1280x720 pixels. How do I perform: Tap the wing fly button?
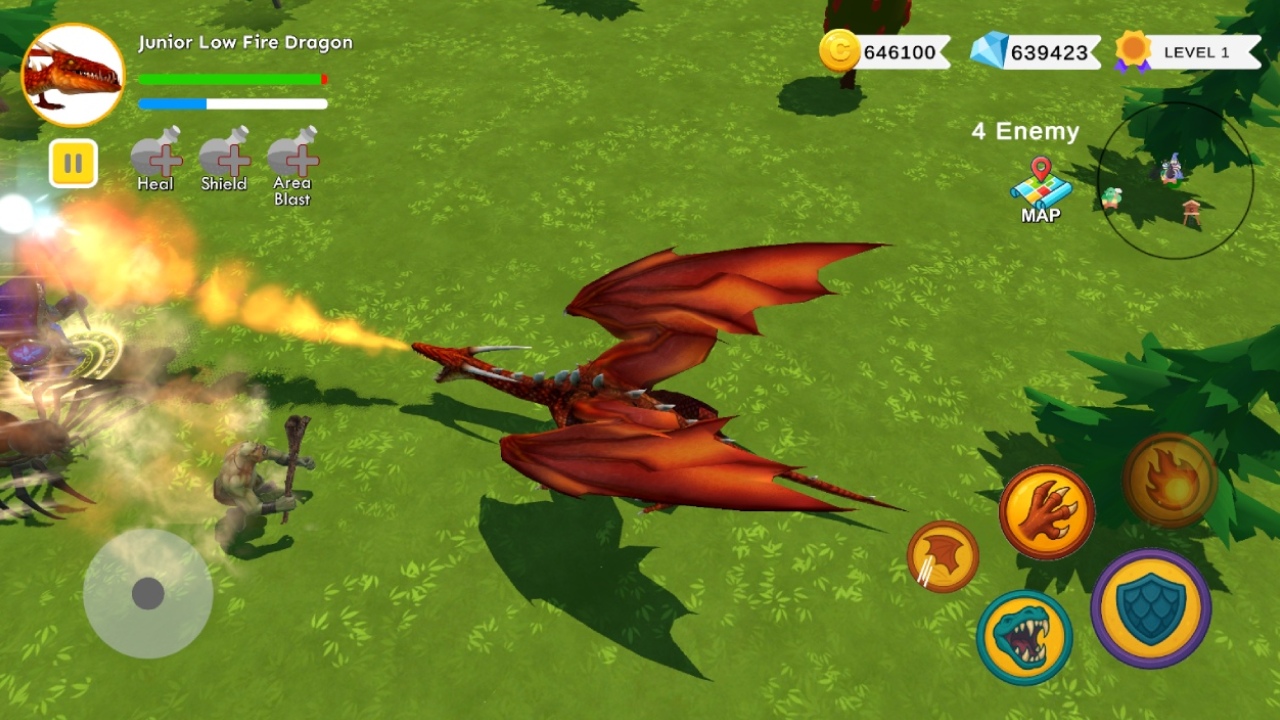[943, 556]
